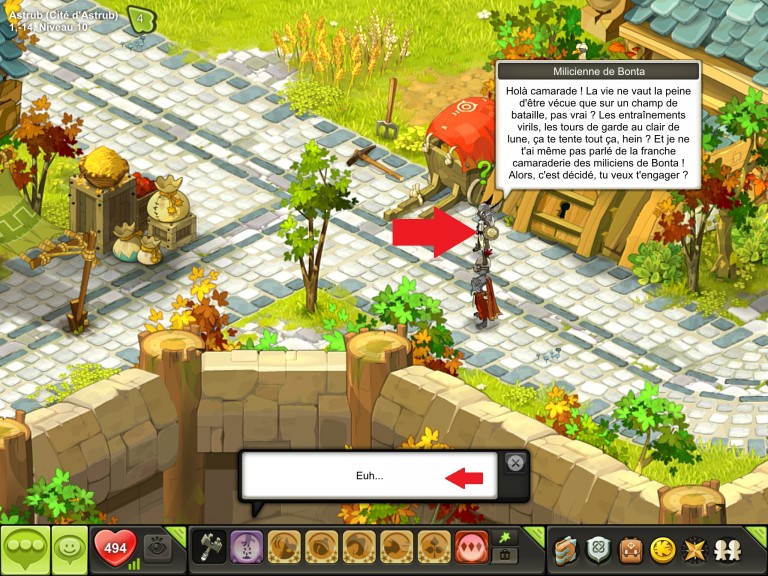Toggle the eye spectator icon
The width and height of the screenshot is (768, 576).
tap(155, 548)
